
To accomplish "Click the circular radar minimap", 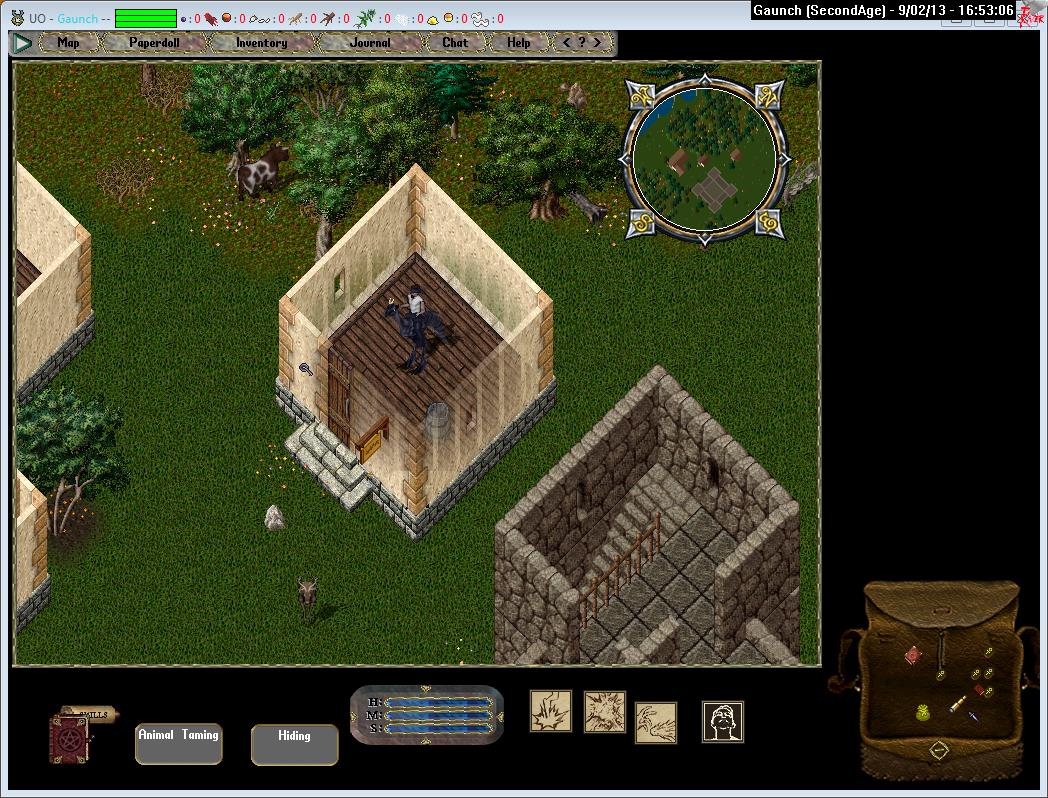I will (704, 159).
